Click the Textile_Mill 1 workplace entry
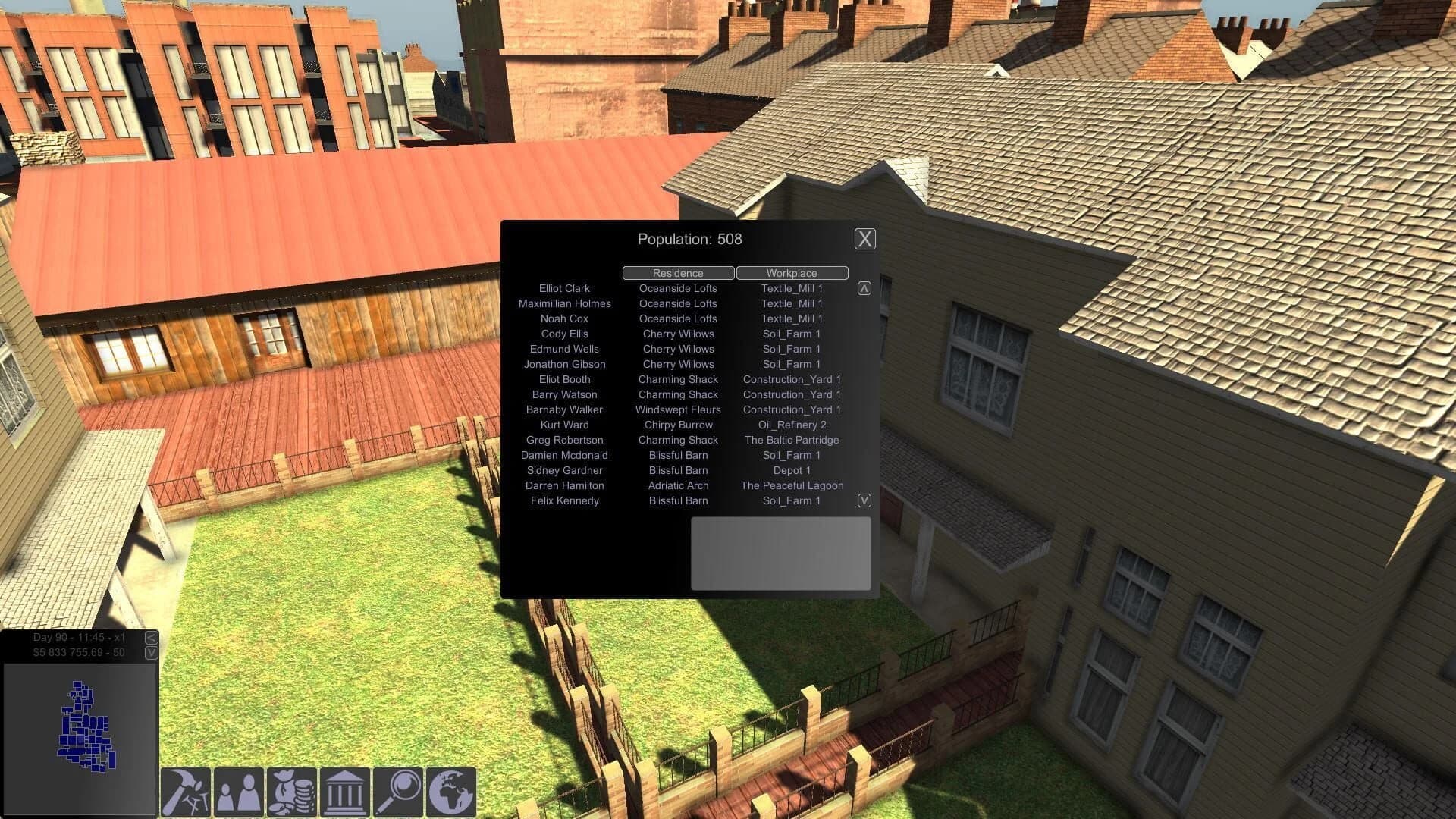Viewport: 1456px width, 819px height. click(792, 288)
